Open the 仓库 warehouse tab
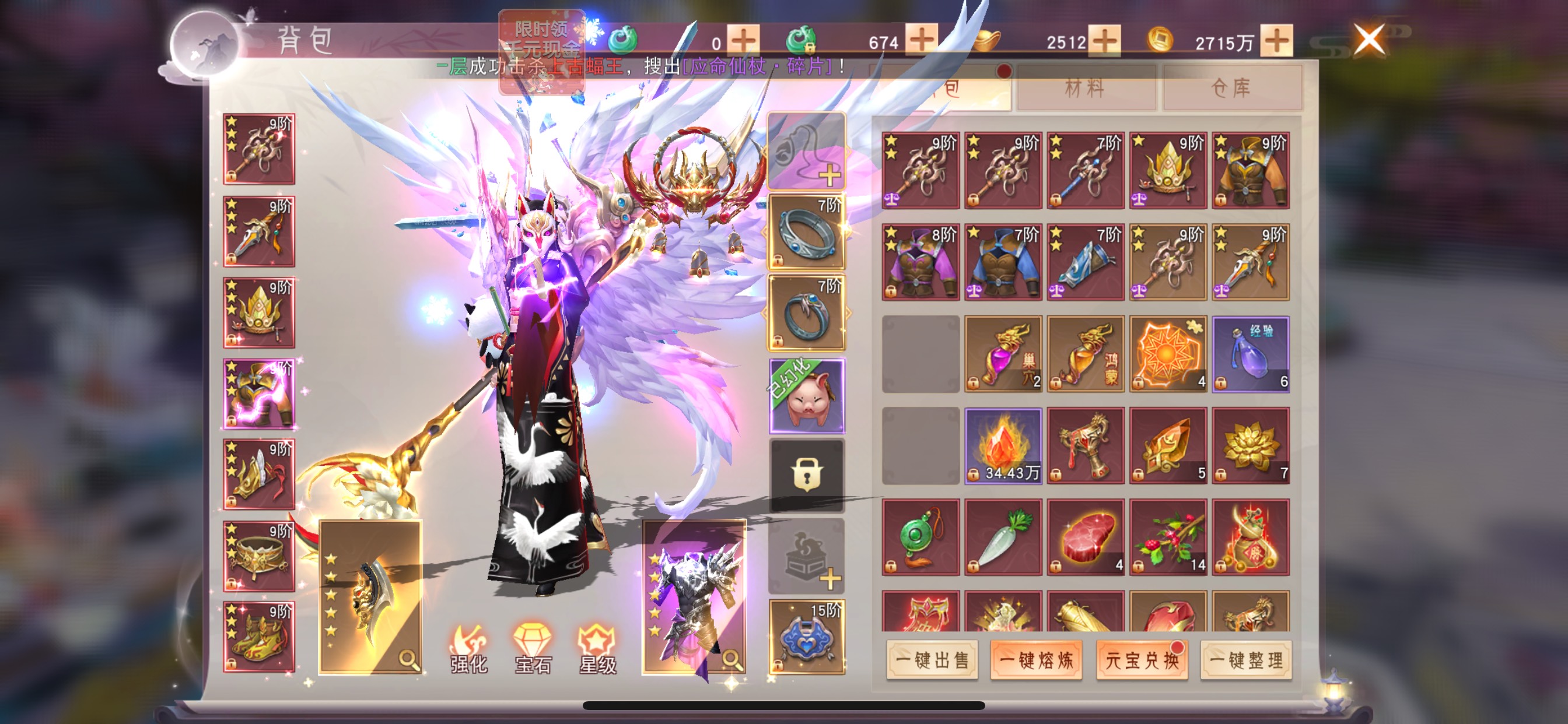This screenshot has width=1568, height=724. coord(1231,89)
